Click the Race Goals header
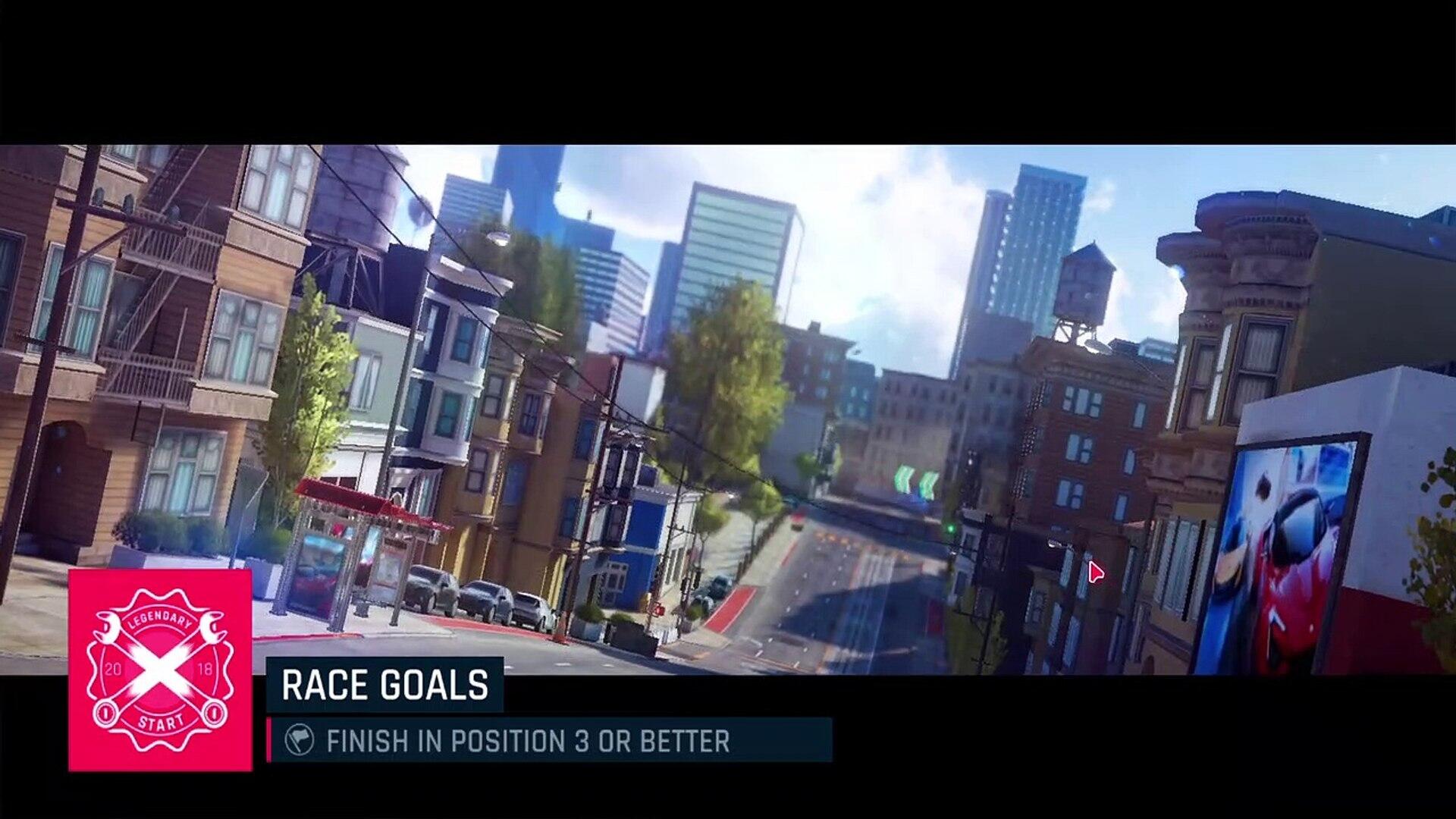 point(384,685)
